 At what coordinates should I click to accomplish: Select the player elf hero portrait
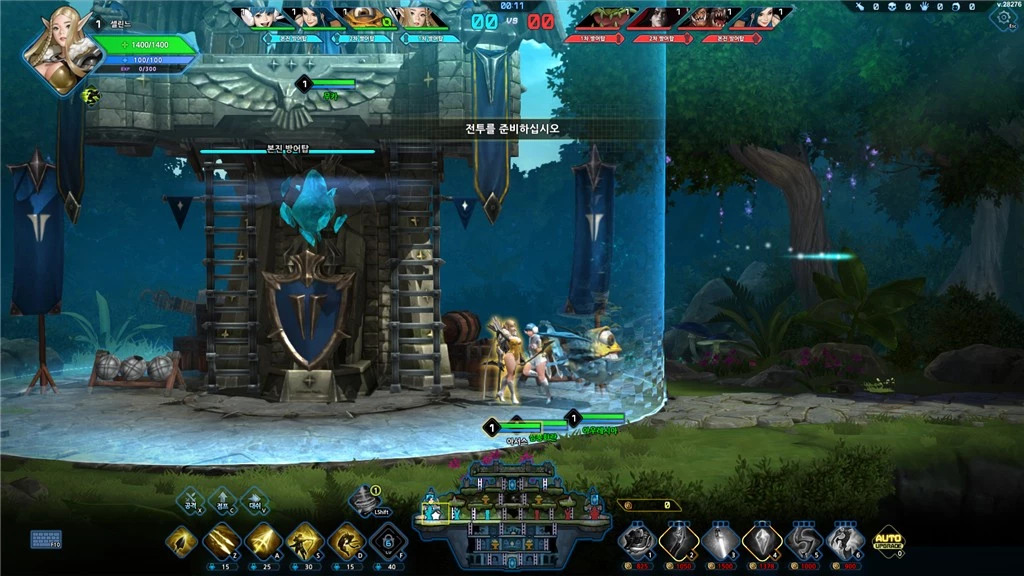(x=59, y=52)
